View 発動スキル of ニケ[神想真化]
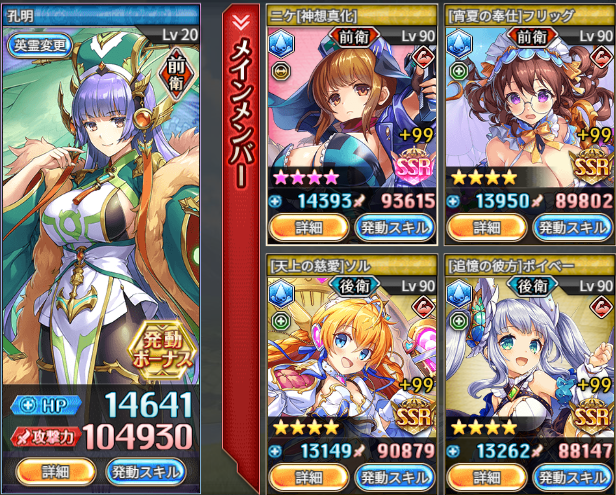The width and height of the screenshot is (616, 495). 395,227
